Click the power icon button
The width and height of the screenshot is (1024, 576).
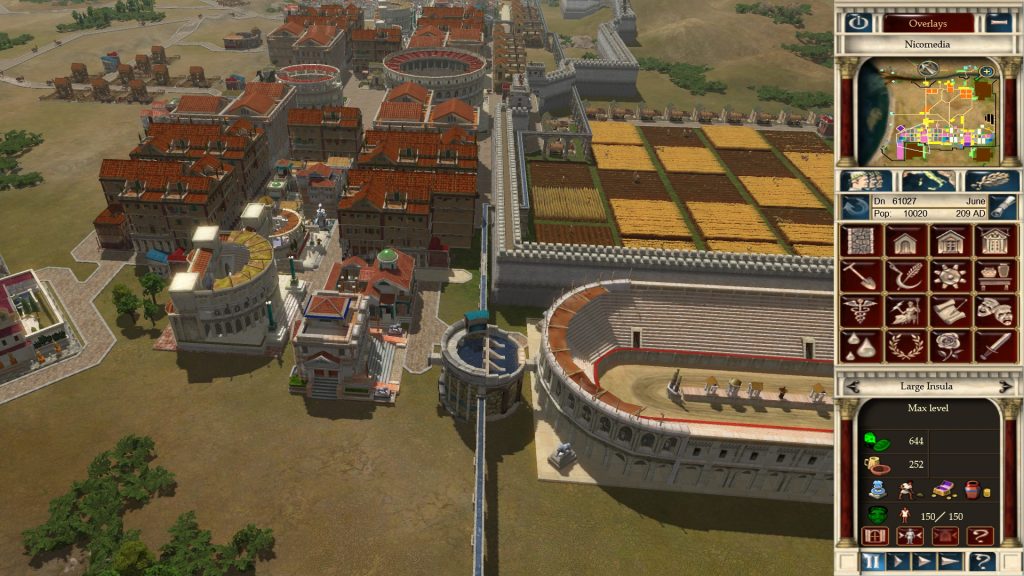tap(857, 22)
